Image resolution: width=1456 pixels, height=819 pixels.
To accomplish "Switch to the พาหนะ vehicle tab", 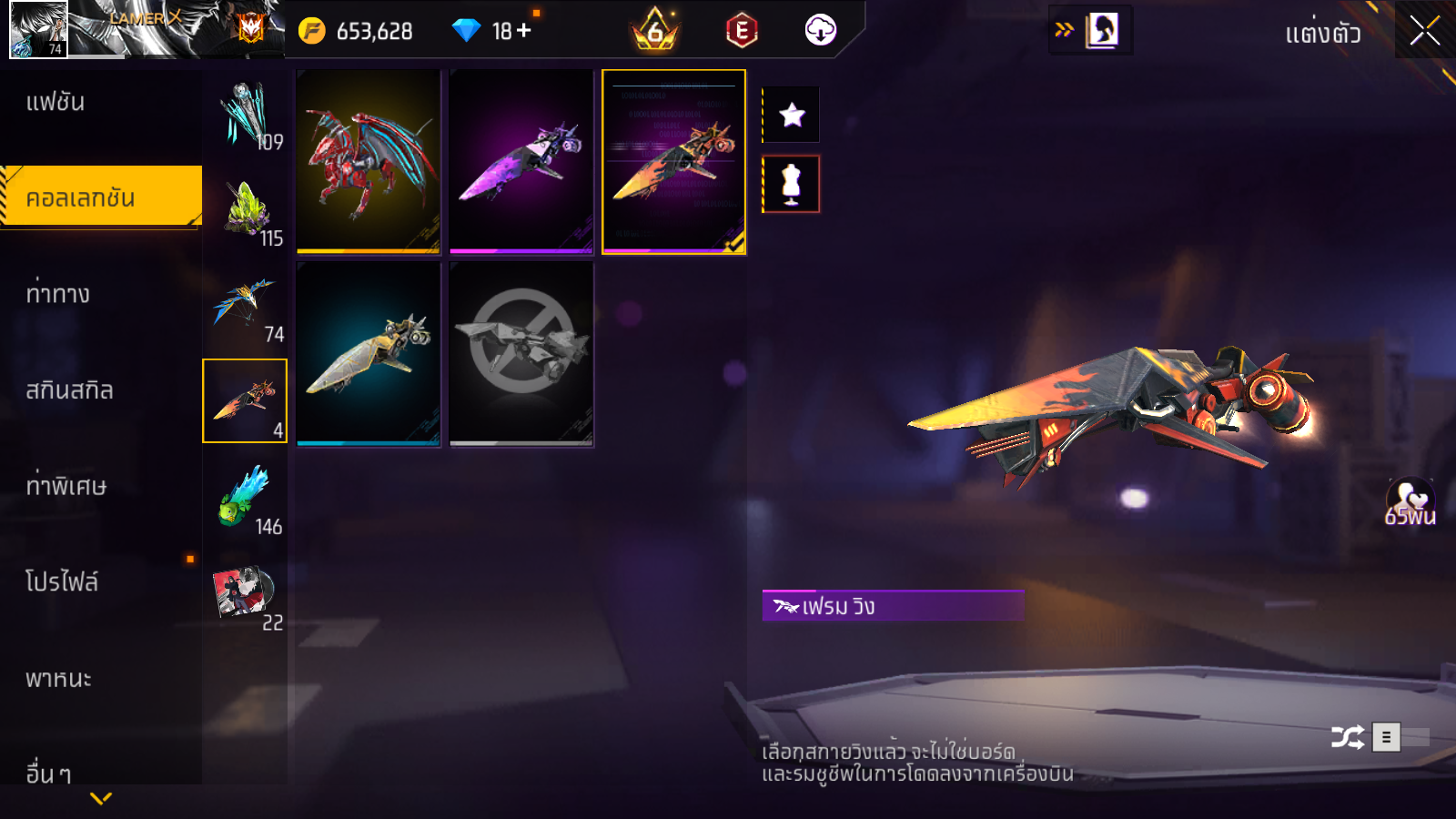I will (58, 679).
